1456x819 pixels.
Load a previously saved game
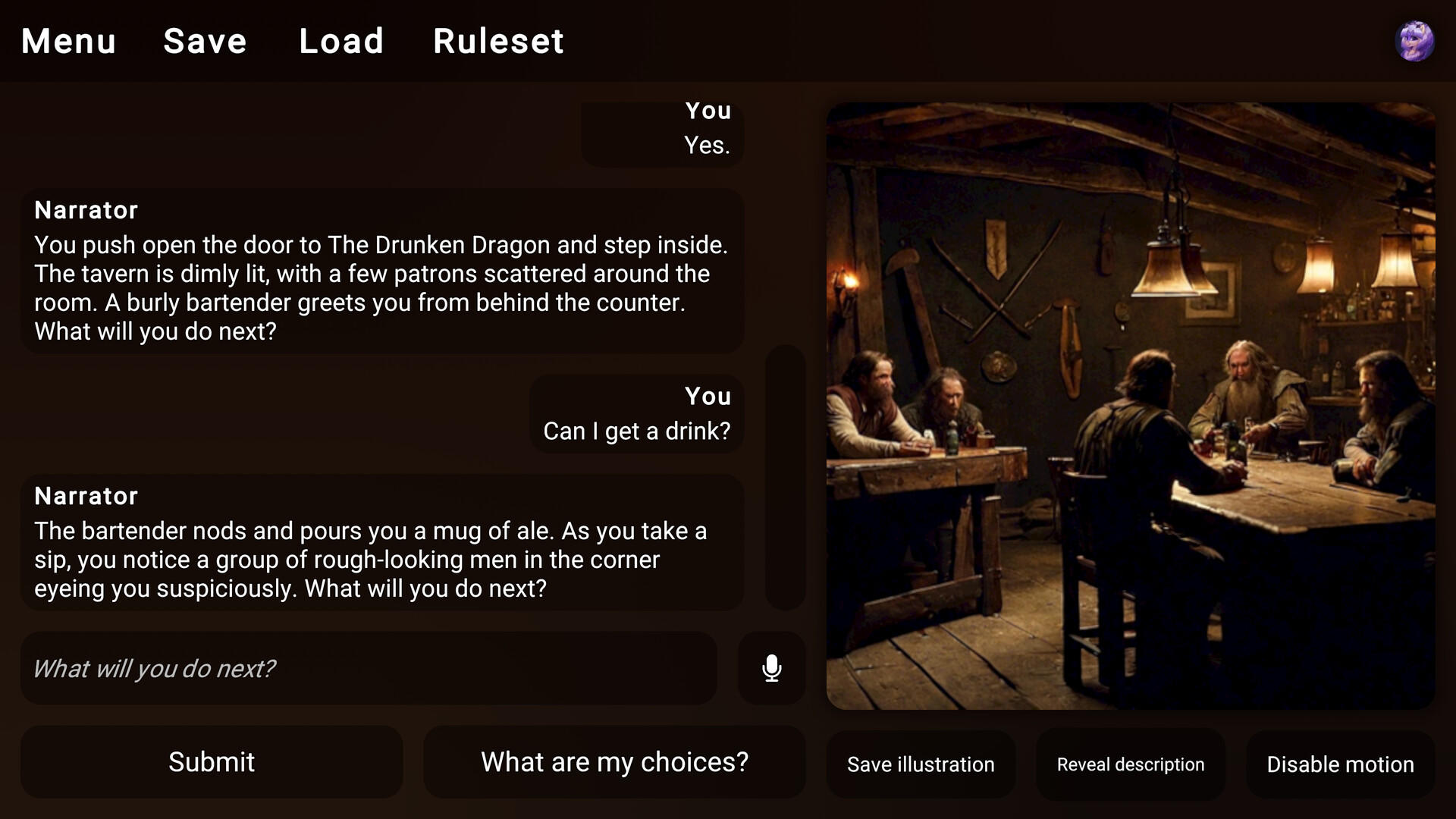point(342,42)
